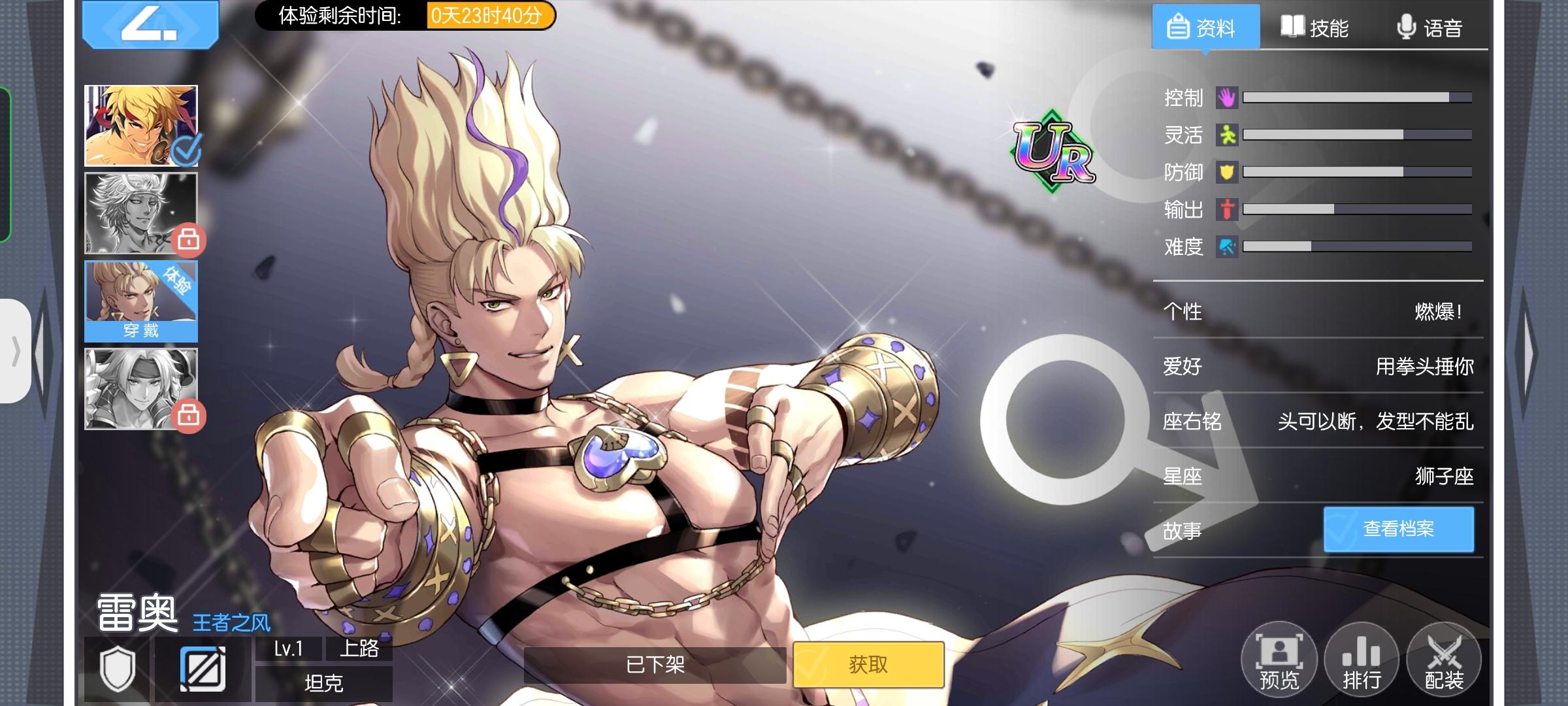Select the 穿戴 character thumbnail
The height and width of the screenshot is (706, 1568).
[x=140, y=301]
